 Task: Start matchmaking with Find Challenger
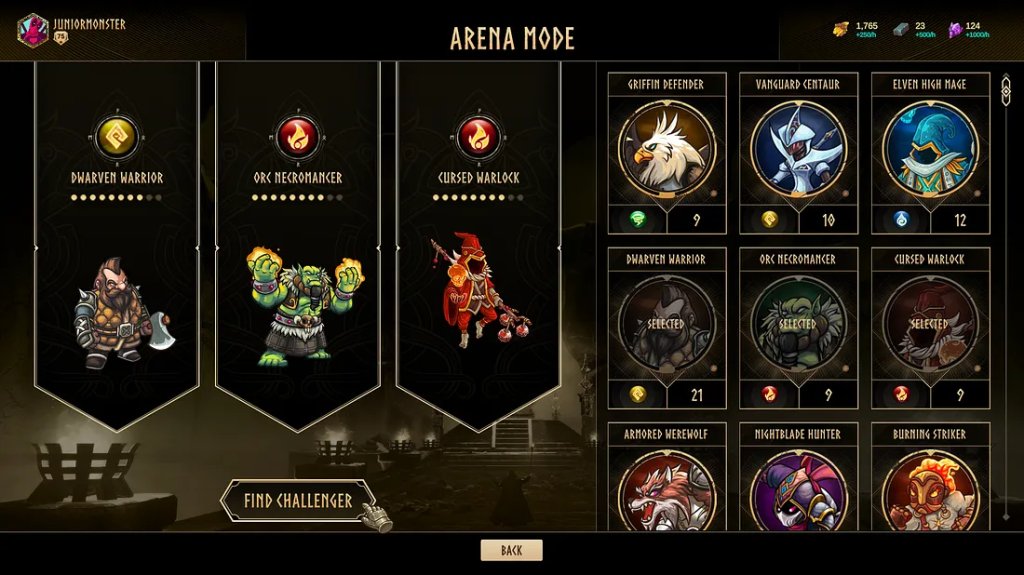298,501
